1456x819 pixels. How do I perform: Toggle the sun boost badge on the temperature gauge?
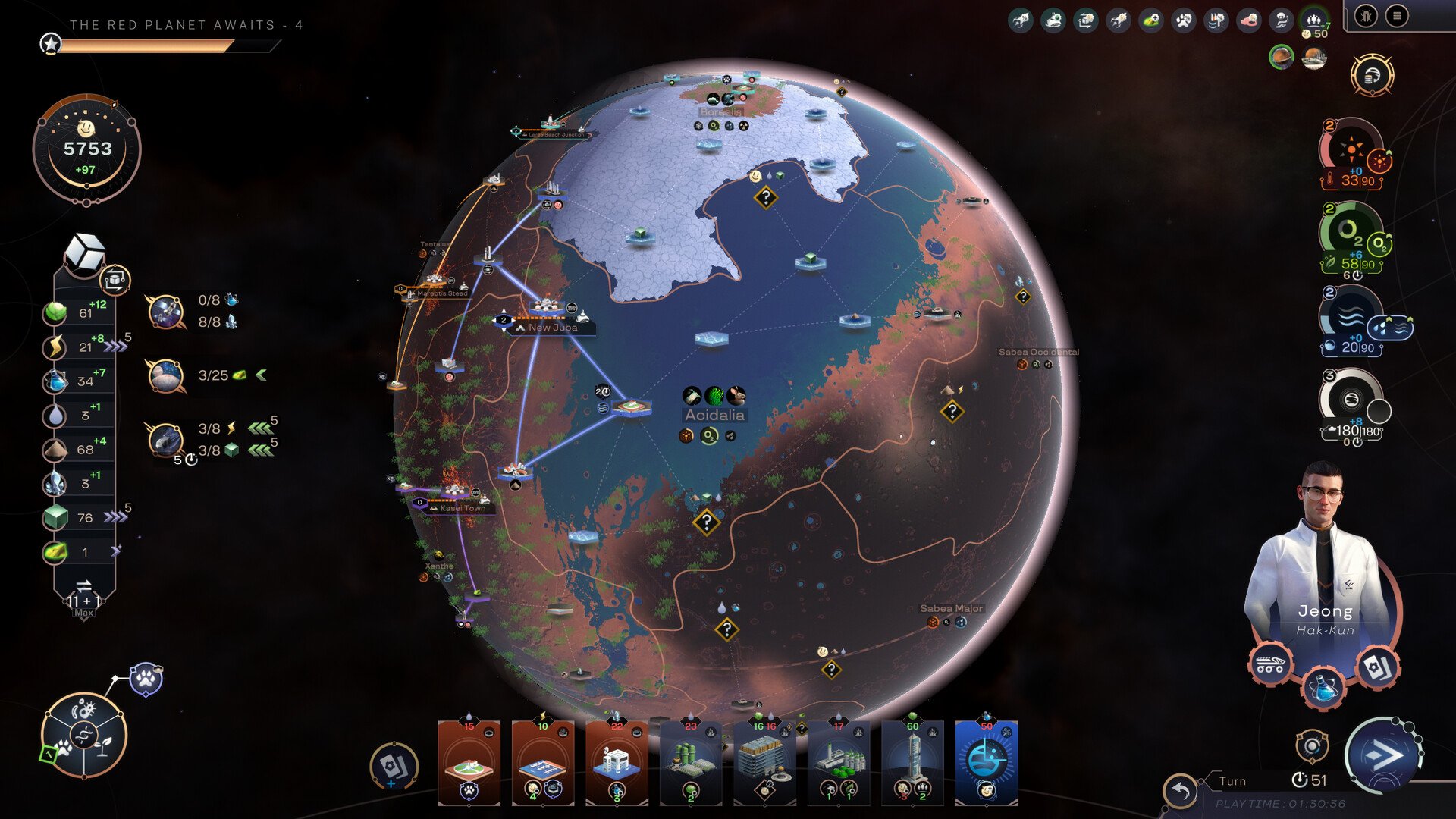click(x=1378, y=158)
